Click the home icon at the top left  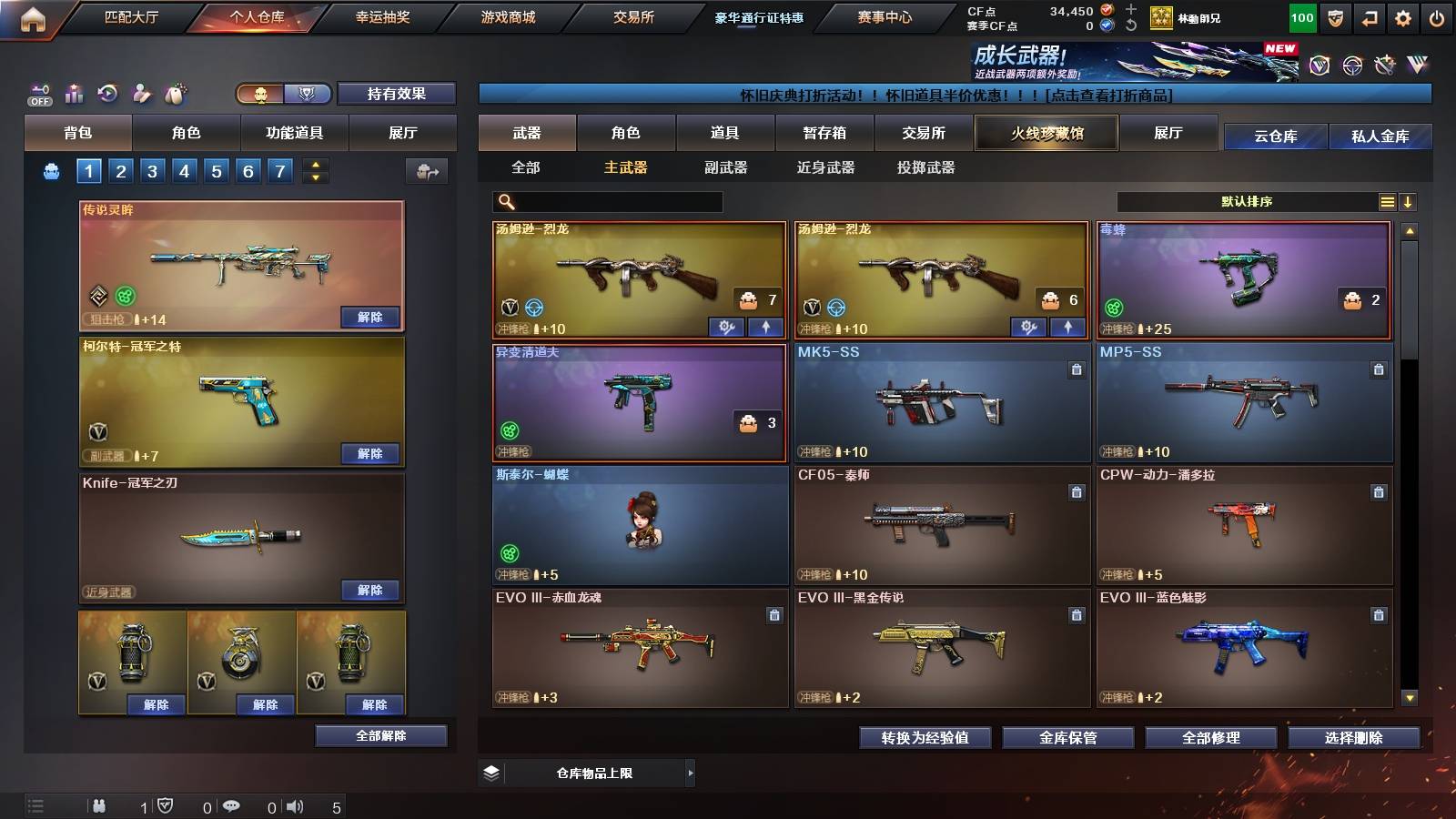pyautogui.click(x=35, y=16)
